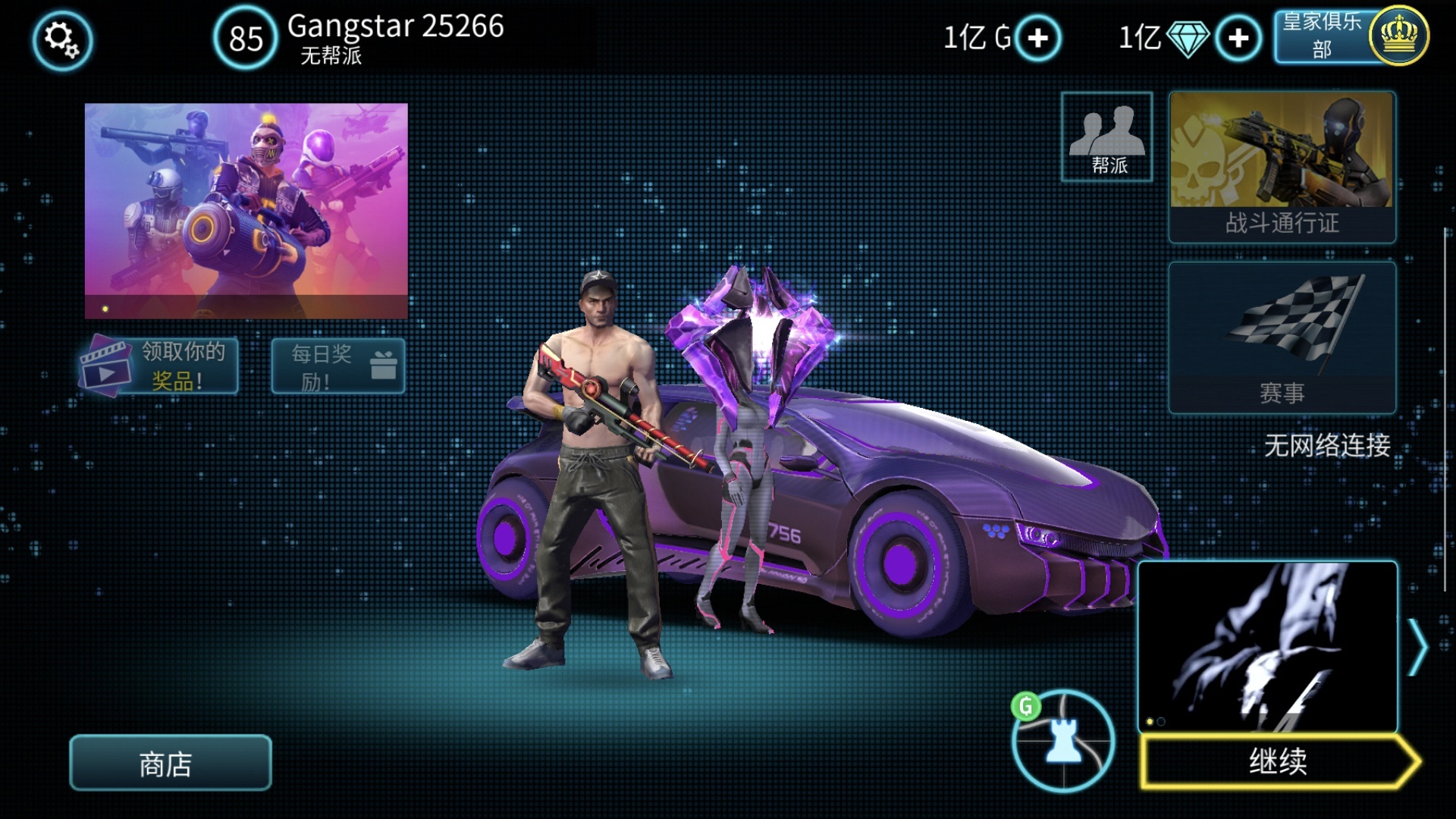Open the 战斗通行证 battle pass
The width and height of the screenshot is (1456, 819).
[1282, 167]
